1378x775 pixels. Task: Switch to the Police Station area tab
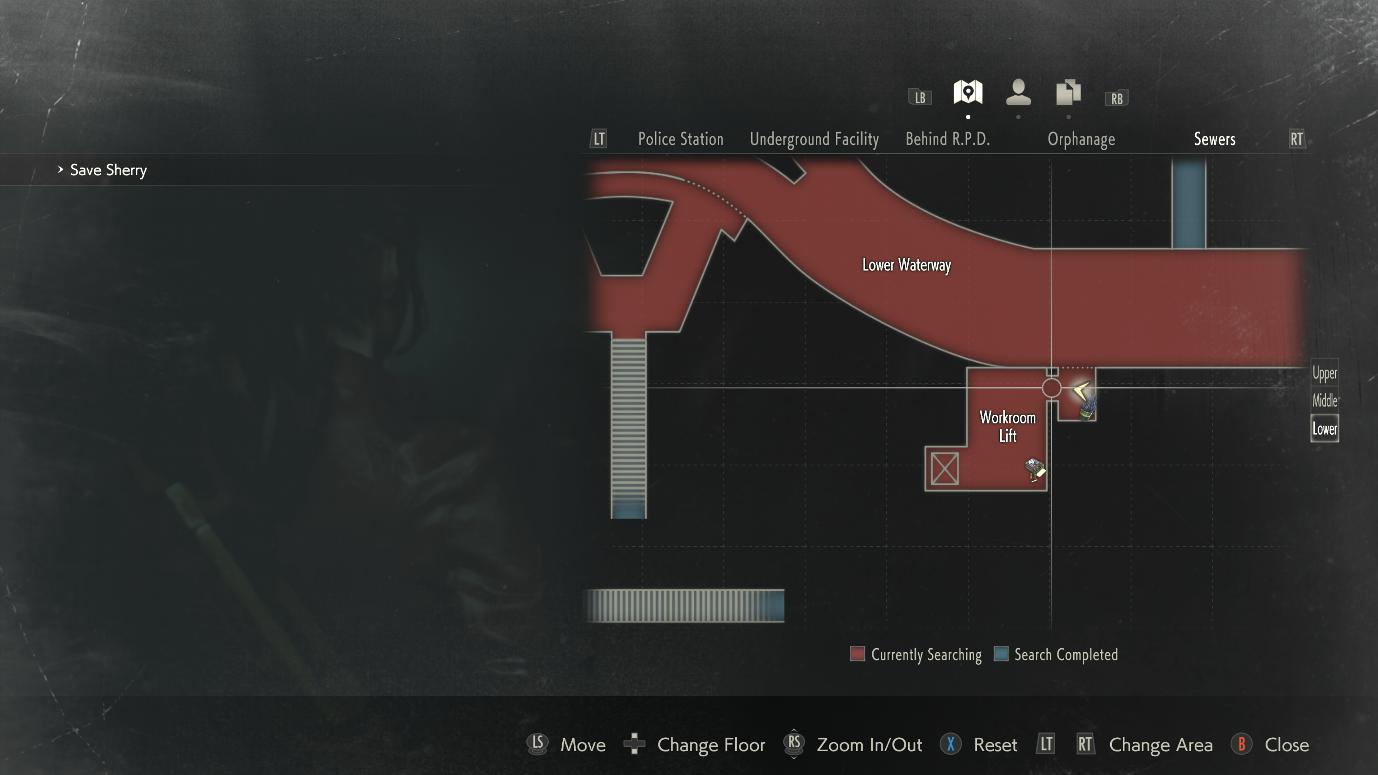[x=680, y=139]
